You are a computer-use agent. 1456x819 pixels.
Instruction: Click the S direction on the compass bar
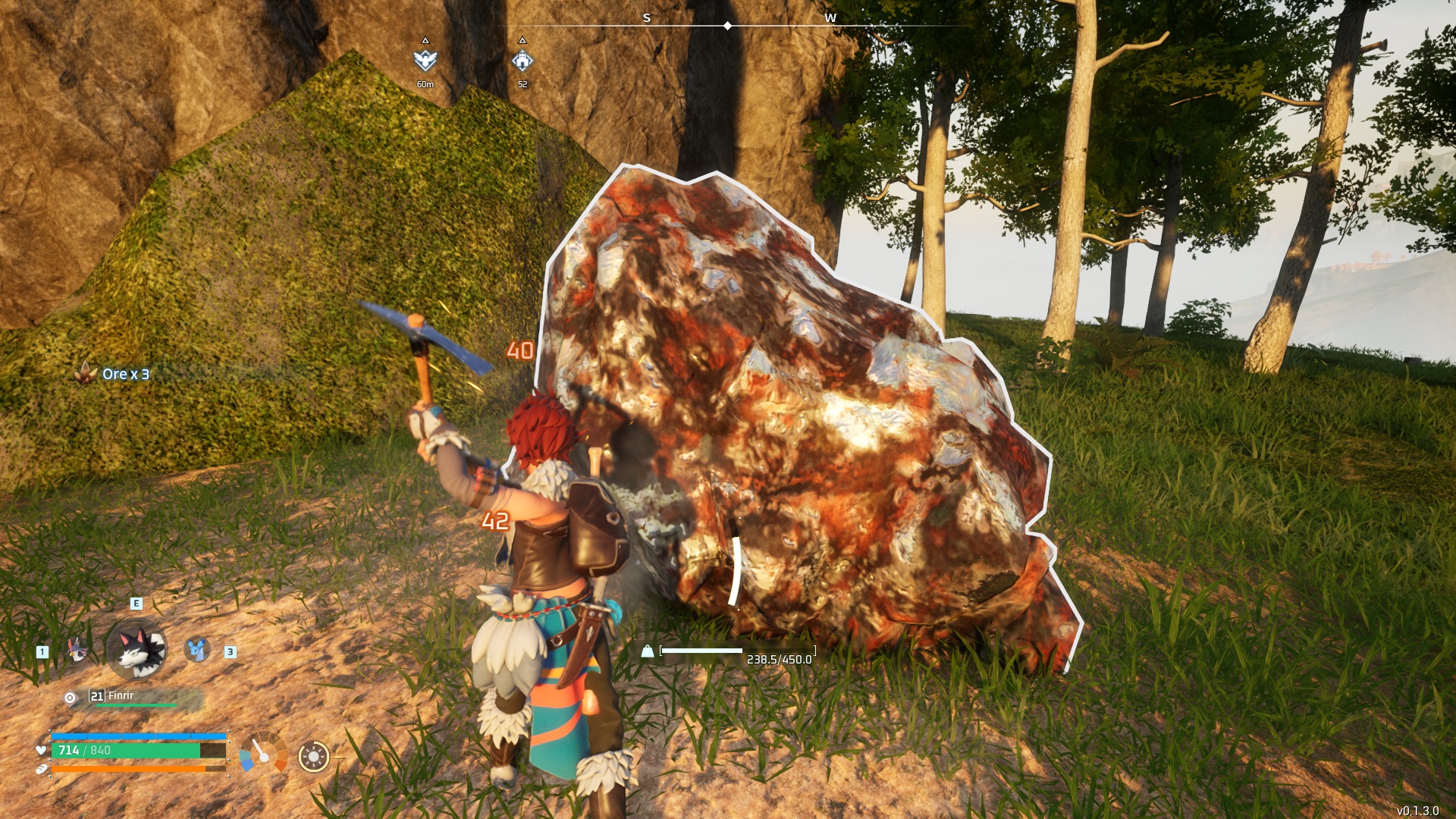point(647,17)
